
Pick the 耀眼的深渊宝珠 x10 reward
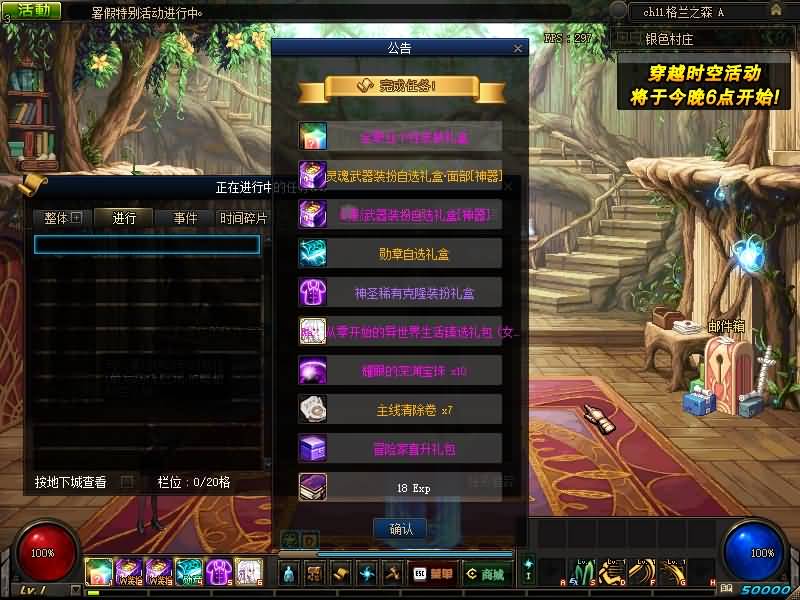click(x=400, y=371)
